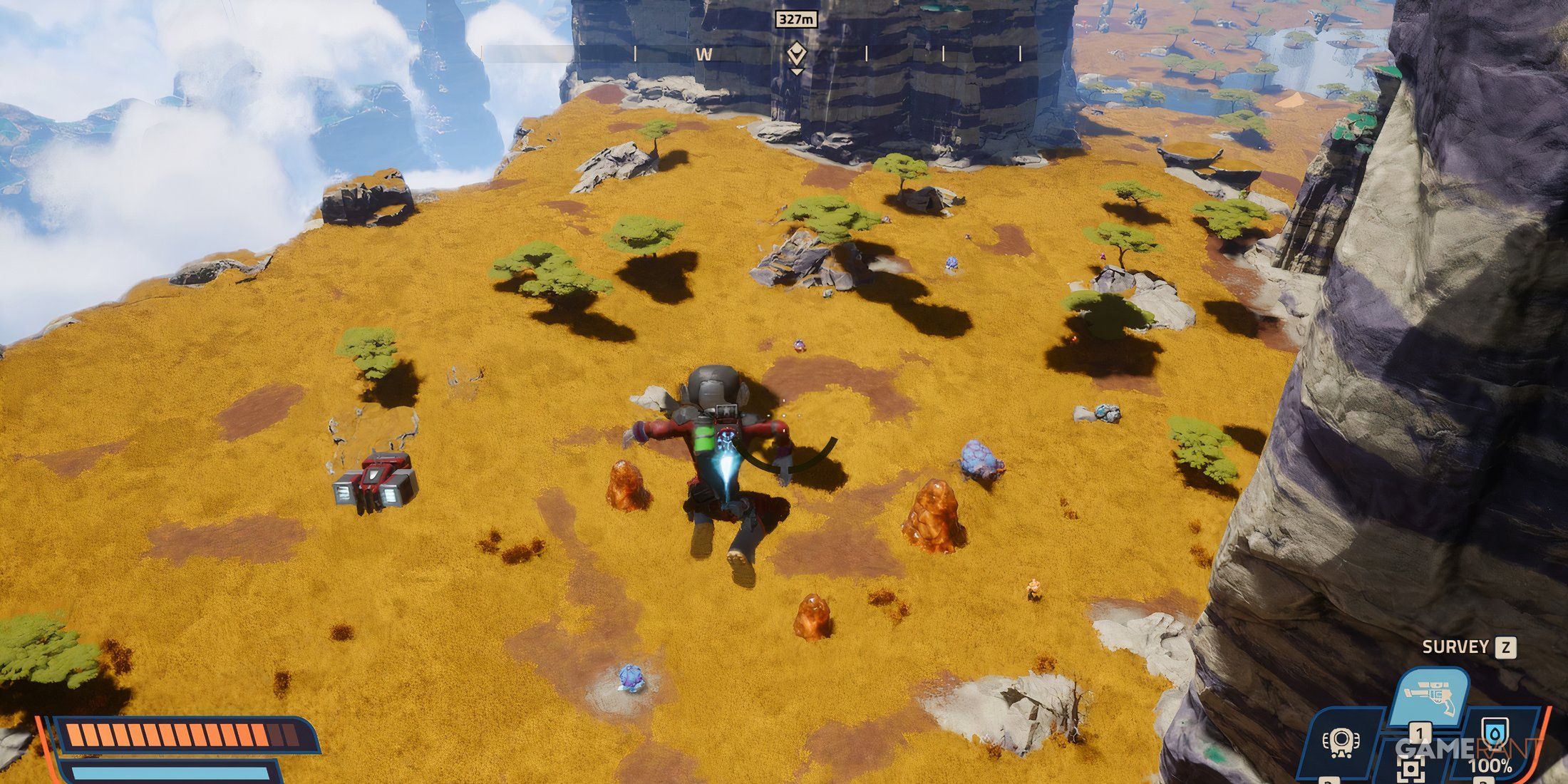Image resolution: width=1568 pixels, height=784 pixels.
Task: Click the drone companion icon in the HUD
Action: pyautogui.click(x=1341, y=744)
